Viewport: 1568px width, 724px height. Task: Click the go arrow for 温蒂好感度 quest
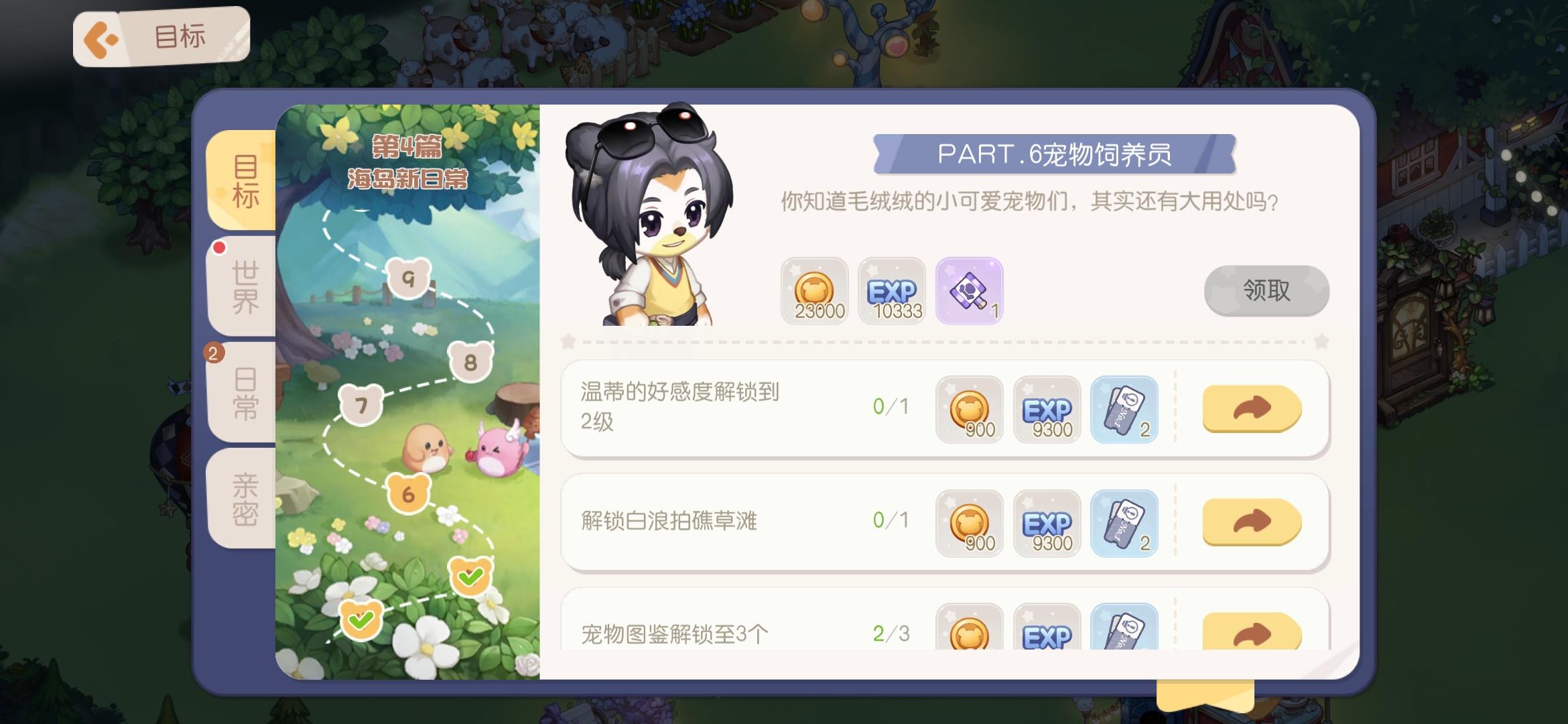coord(1250,409)
